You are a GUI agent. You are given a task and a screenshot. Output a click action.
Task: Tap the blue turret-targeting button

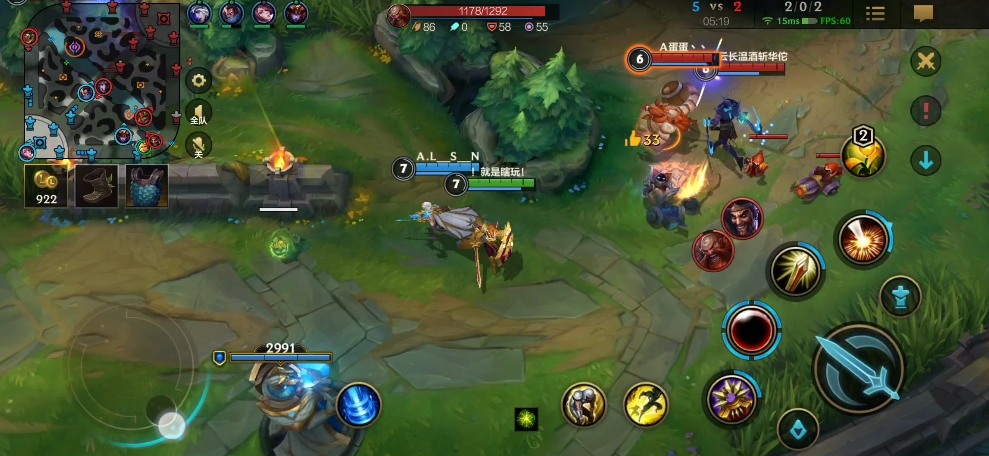900,297
